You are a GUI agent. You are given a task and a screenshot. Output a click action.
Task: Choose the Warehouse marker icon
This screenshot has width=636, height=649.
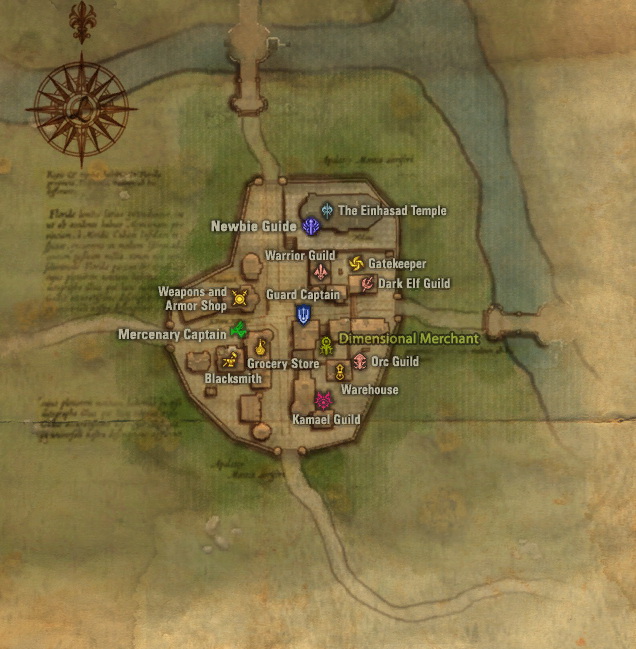pos(340,373)
